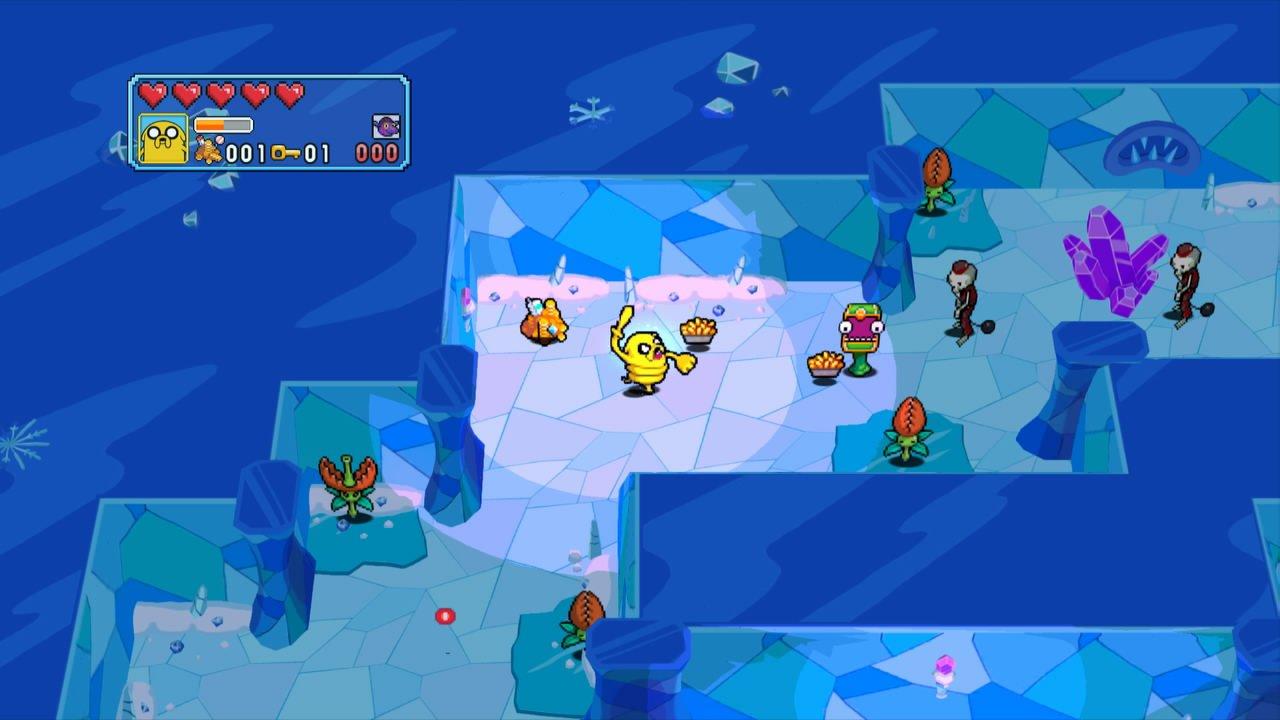Click the last red heart in the health row
Screen dimensions: 1280x720
[287, 94]
